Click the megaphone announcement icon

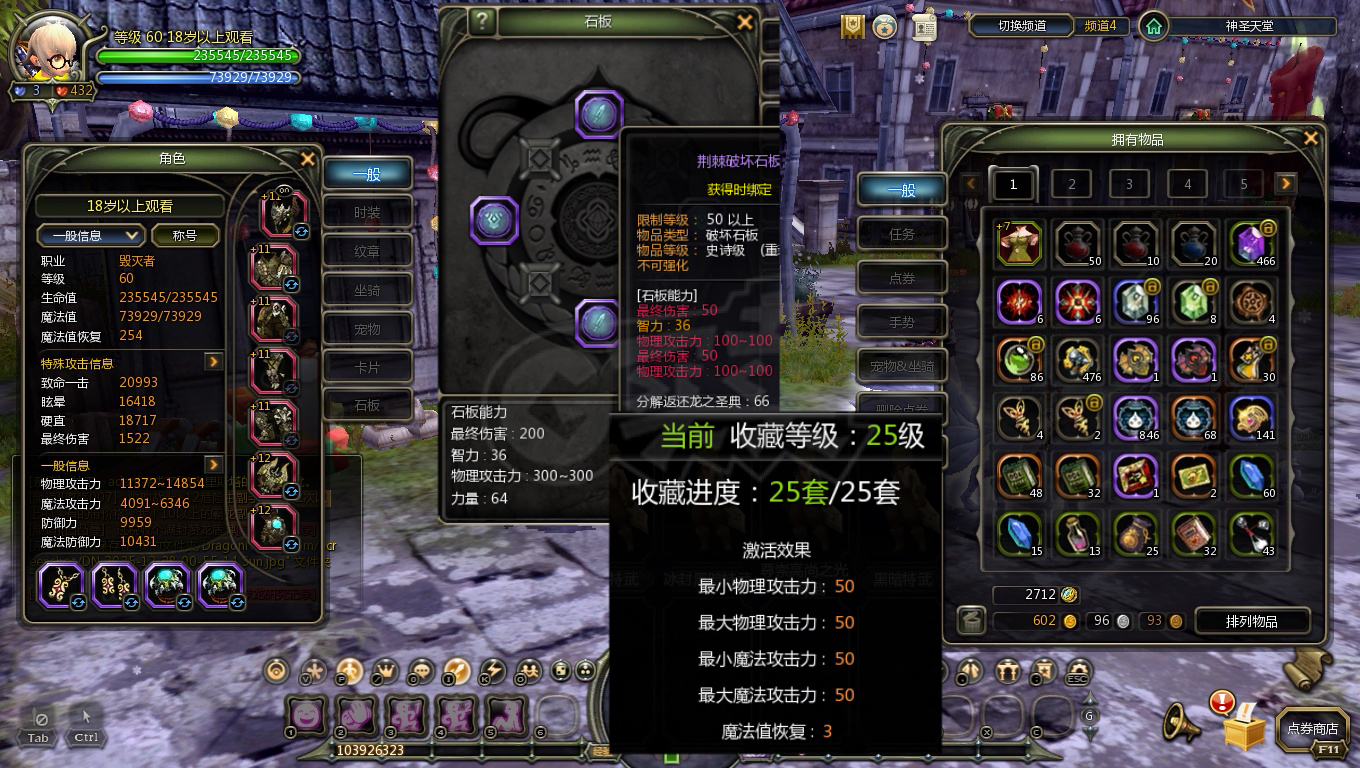click(1183, 721)
